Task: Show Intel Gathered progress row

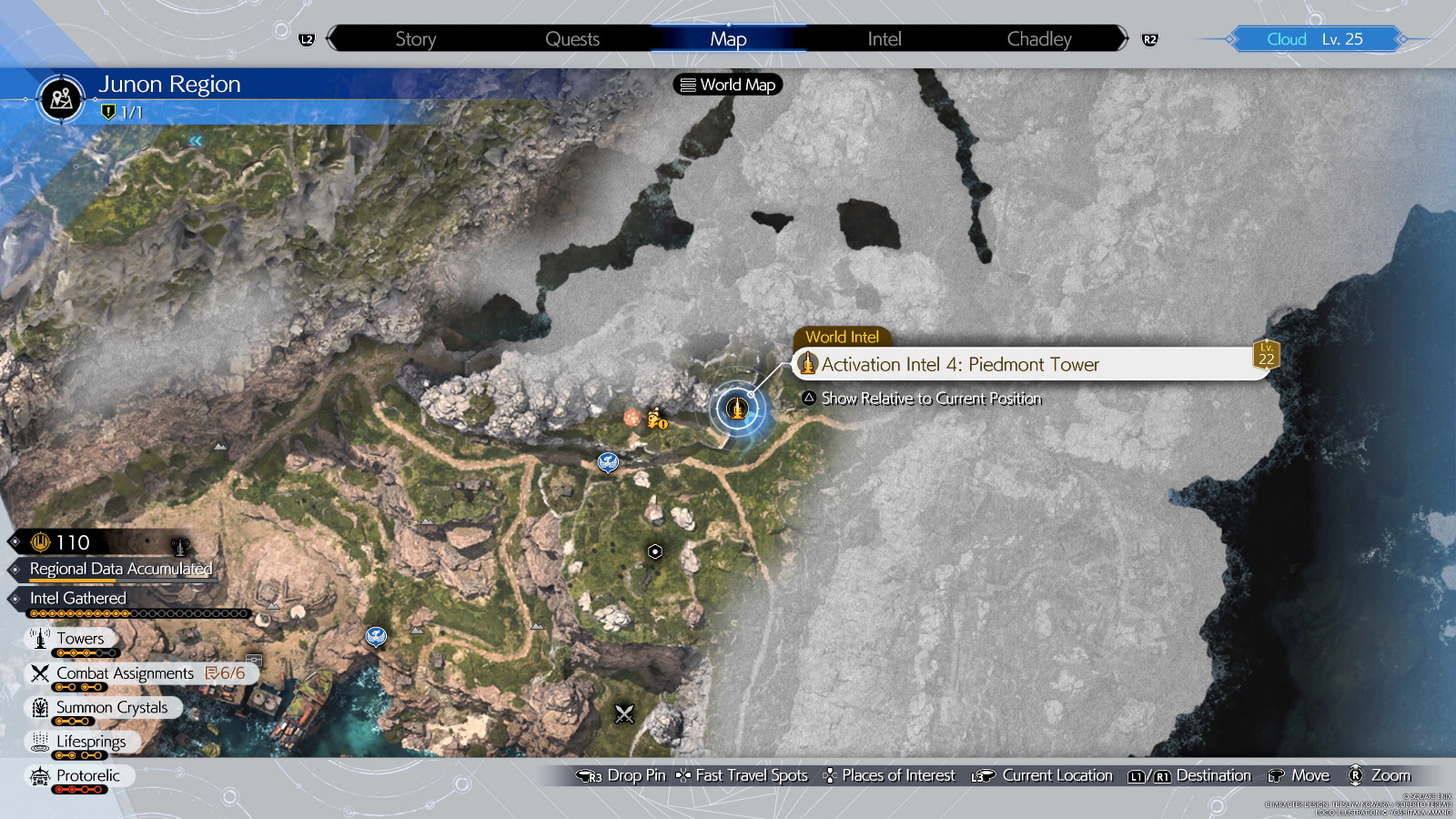Action: click(x=78, y=598)
